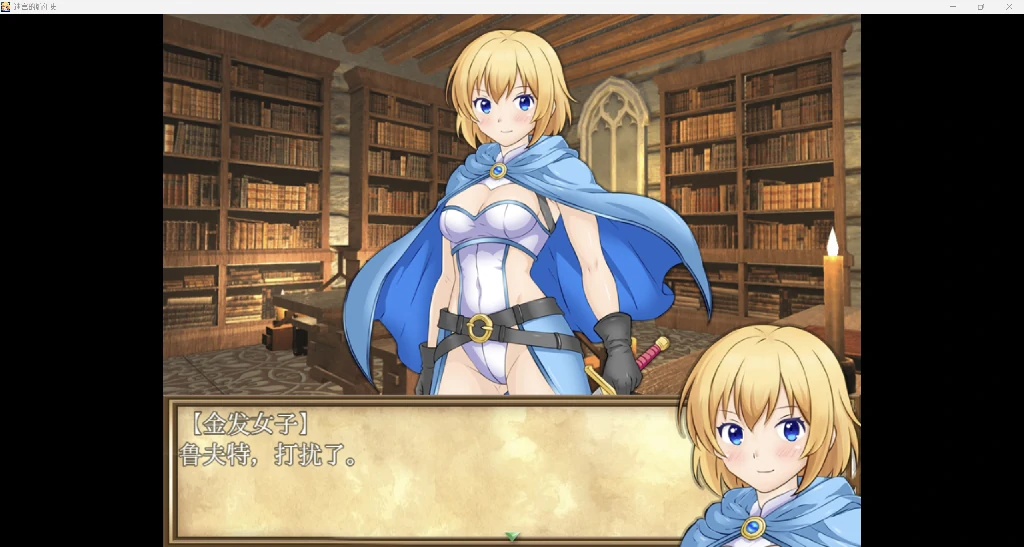1024x547 pixels.
Task: Click the green dialogue continue arrow
Action: [x=512, y=537]
